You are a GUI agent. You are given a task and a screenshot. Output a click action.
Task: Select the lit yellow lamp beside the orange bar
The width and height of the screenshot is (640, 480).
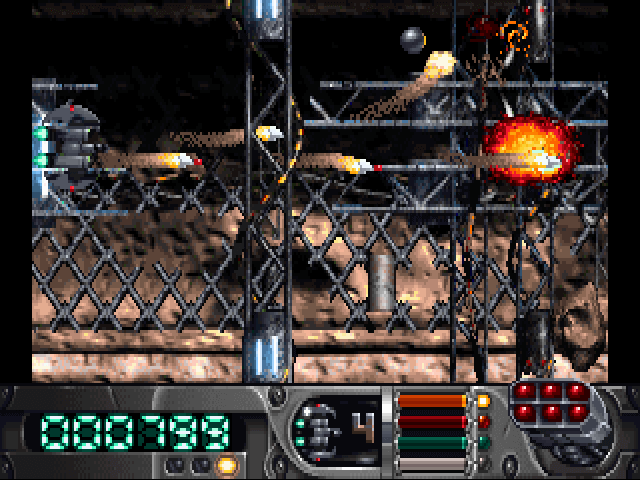484,401
